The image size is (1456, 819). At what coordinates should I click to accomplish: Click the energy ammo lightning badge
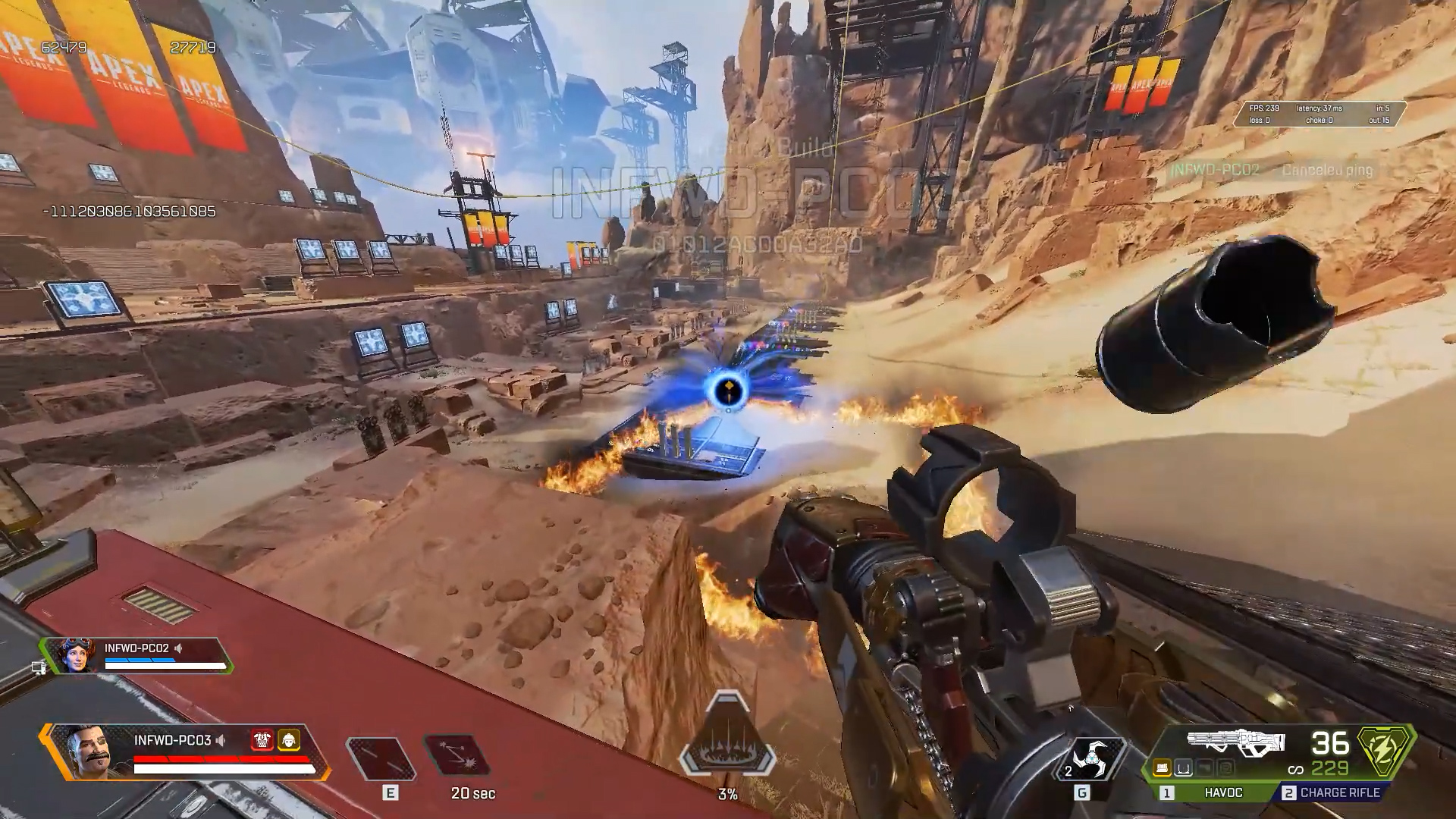point(1385,751)
